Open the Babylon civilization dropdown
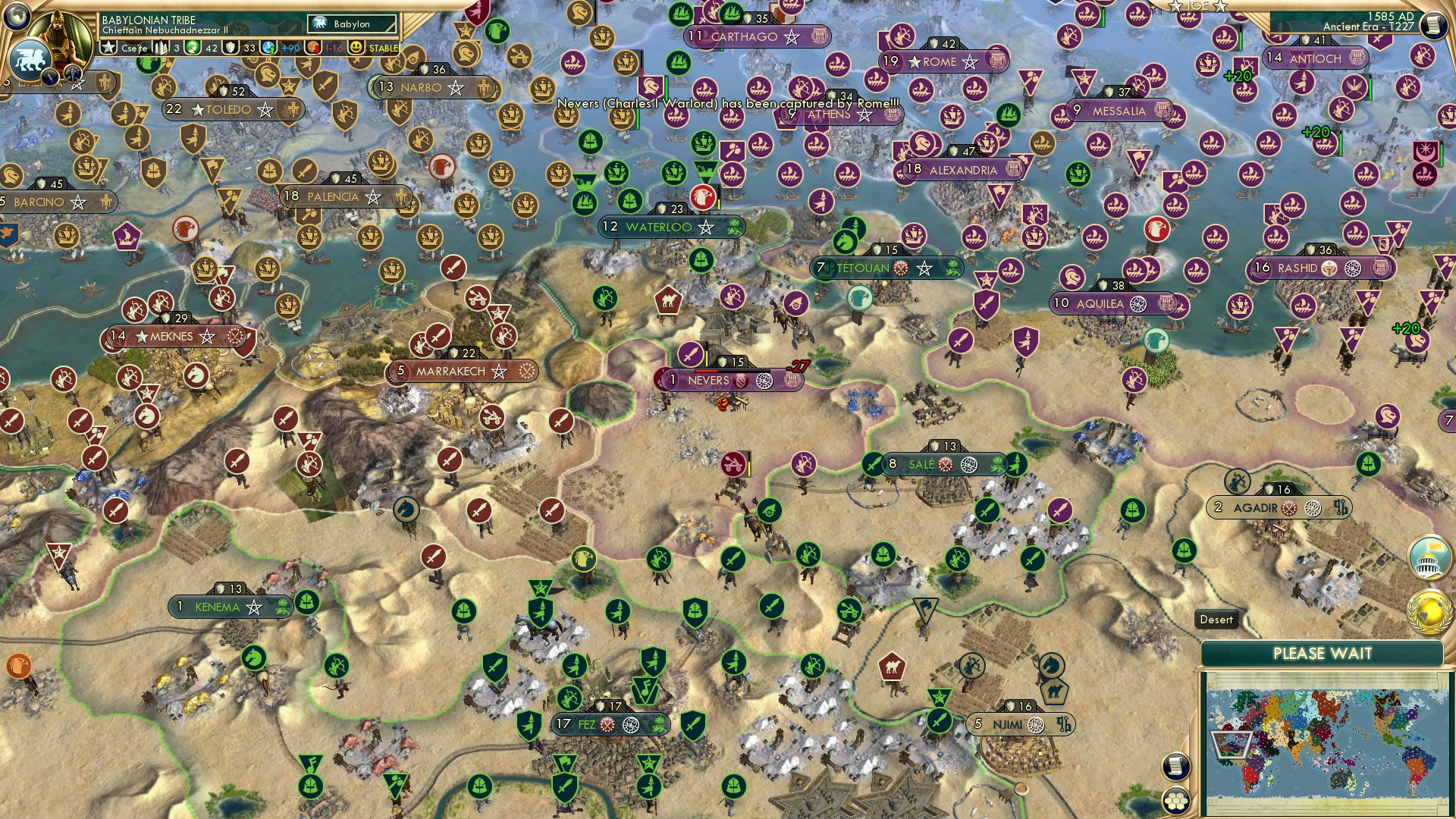 350,24
